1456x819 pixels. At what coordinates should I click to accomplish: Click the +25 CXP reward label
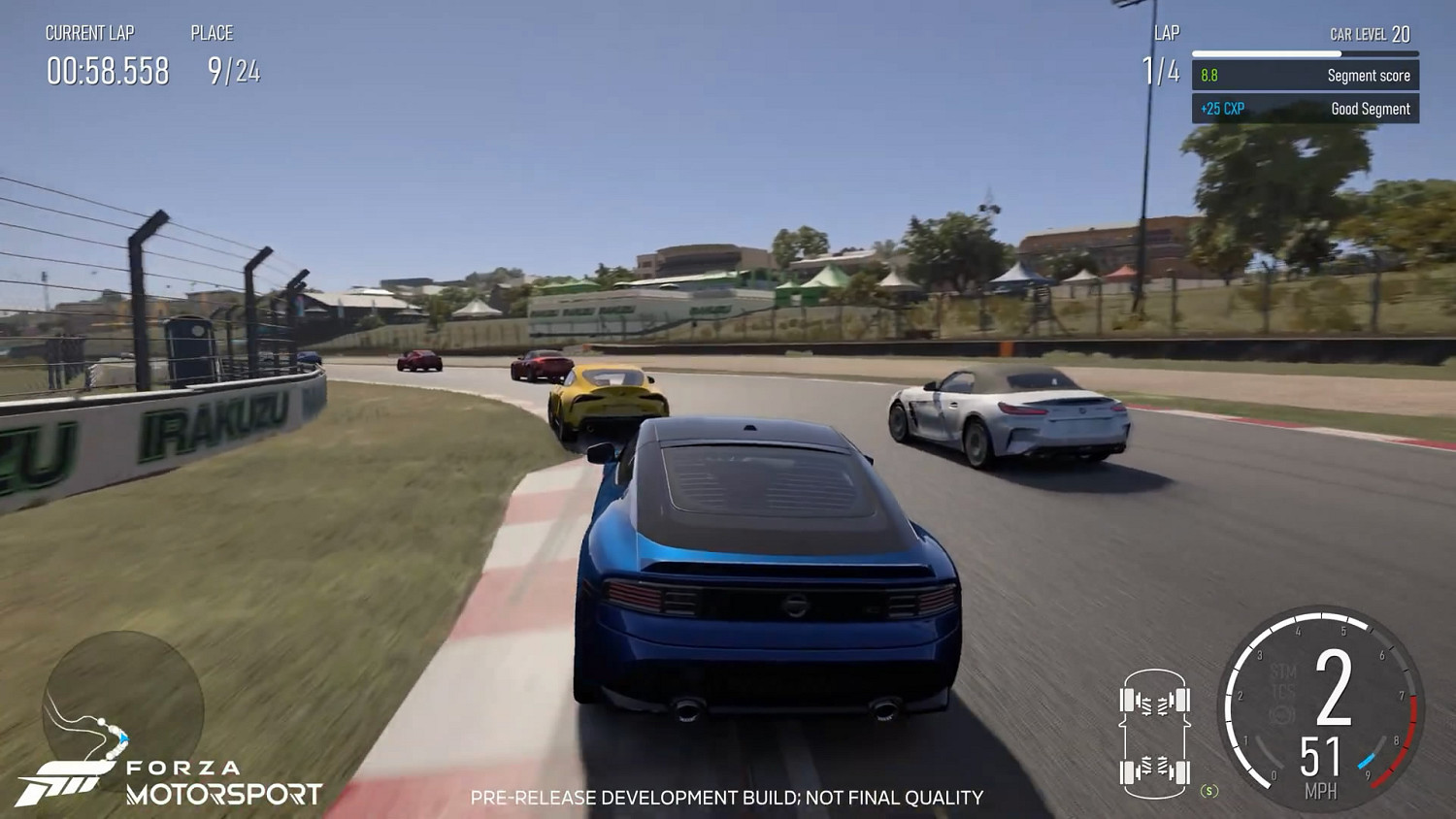1222,109
